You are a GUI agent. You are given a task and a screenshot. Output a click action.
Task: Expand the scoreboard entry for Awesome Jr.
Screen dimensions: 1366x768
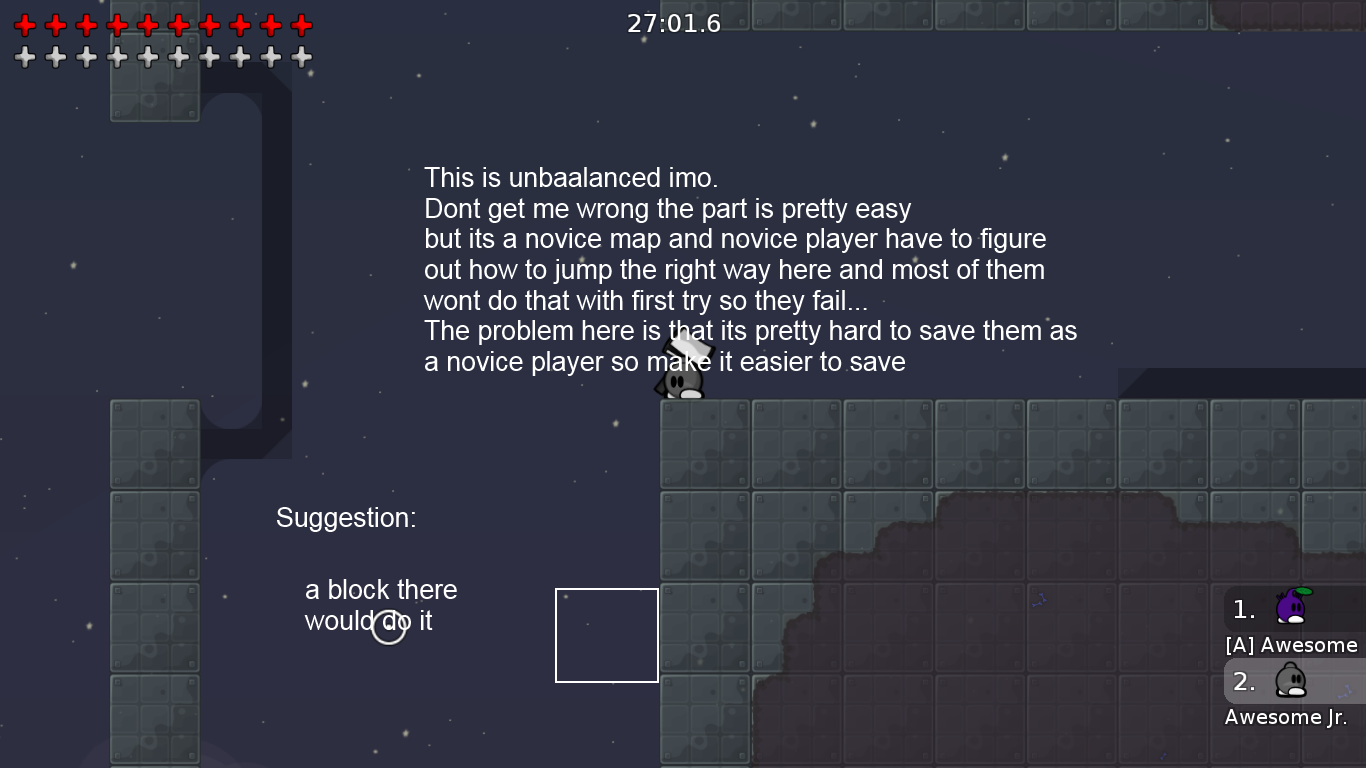coord(1285,717)
